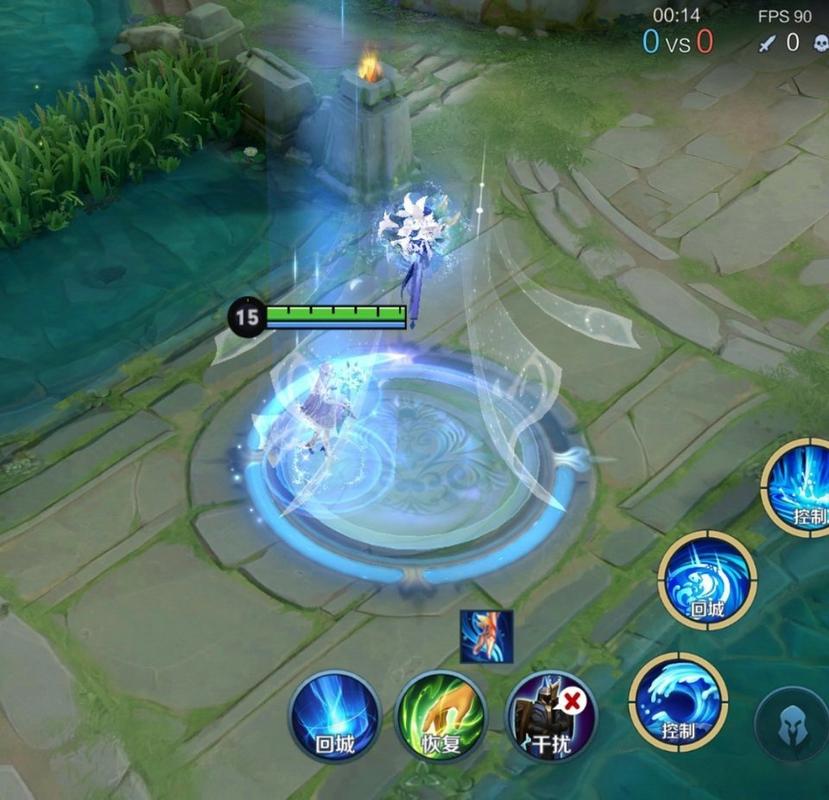
Task: Use the green 恢复 restore spell
Action: (442, 716)
